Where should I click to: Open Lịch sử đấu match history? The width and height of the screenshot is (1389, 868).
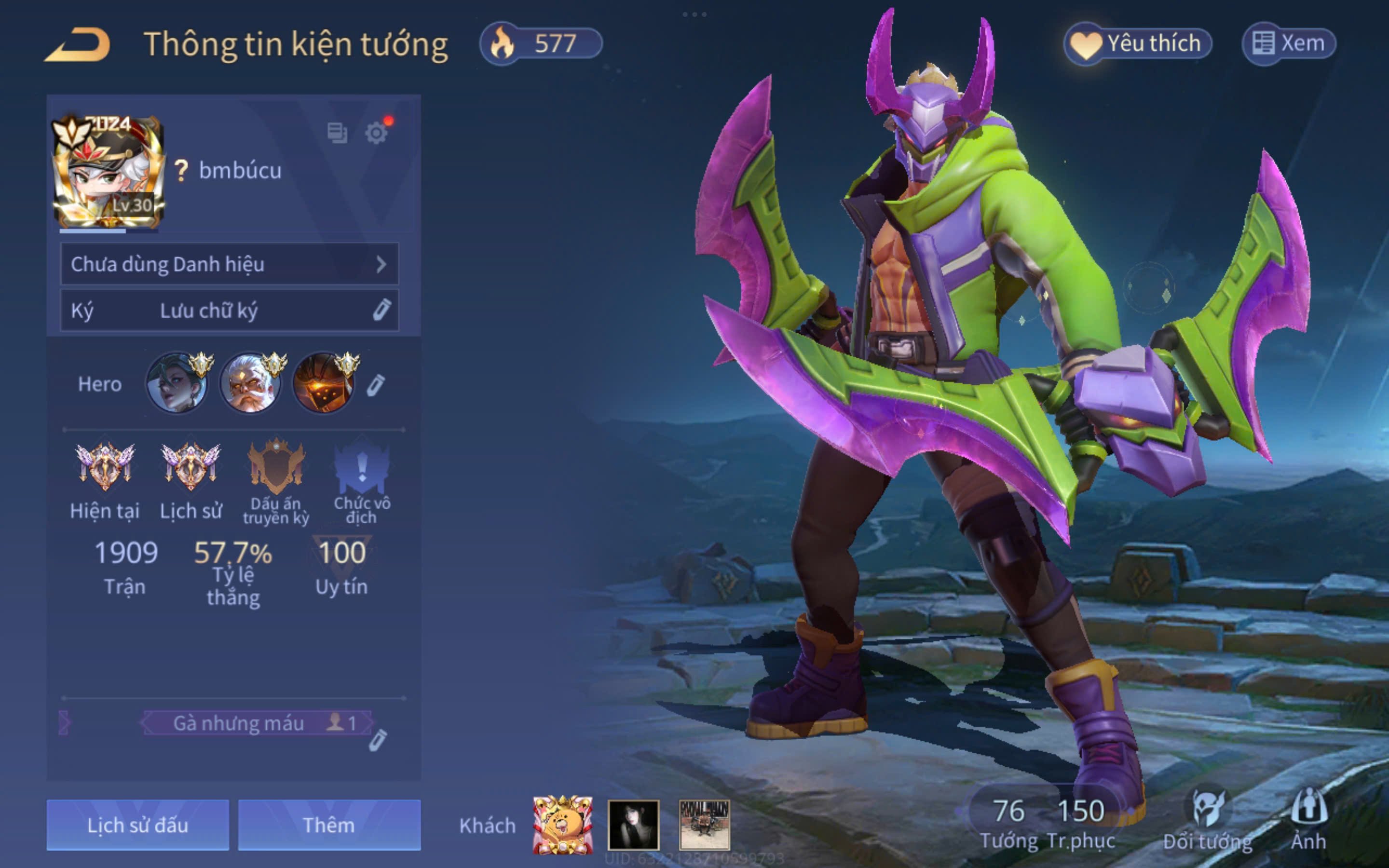coord(138,825)
